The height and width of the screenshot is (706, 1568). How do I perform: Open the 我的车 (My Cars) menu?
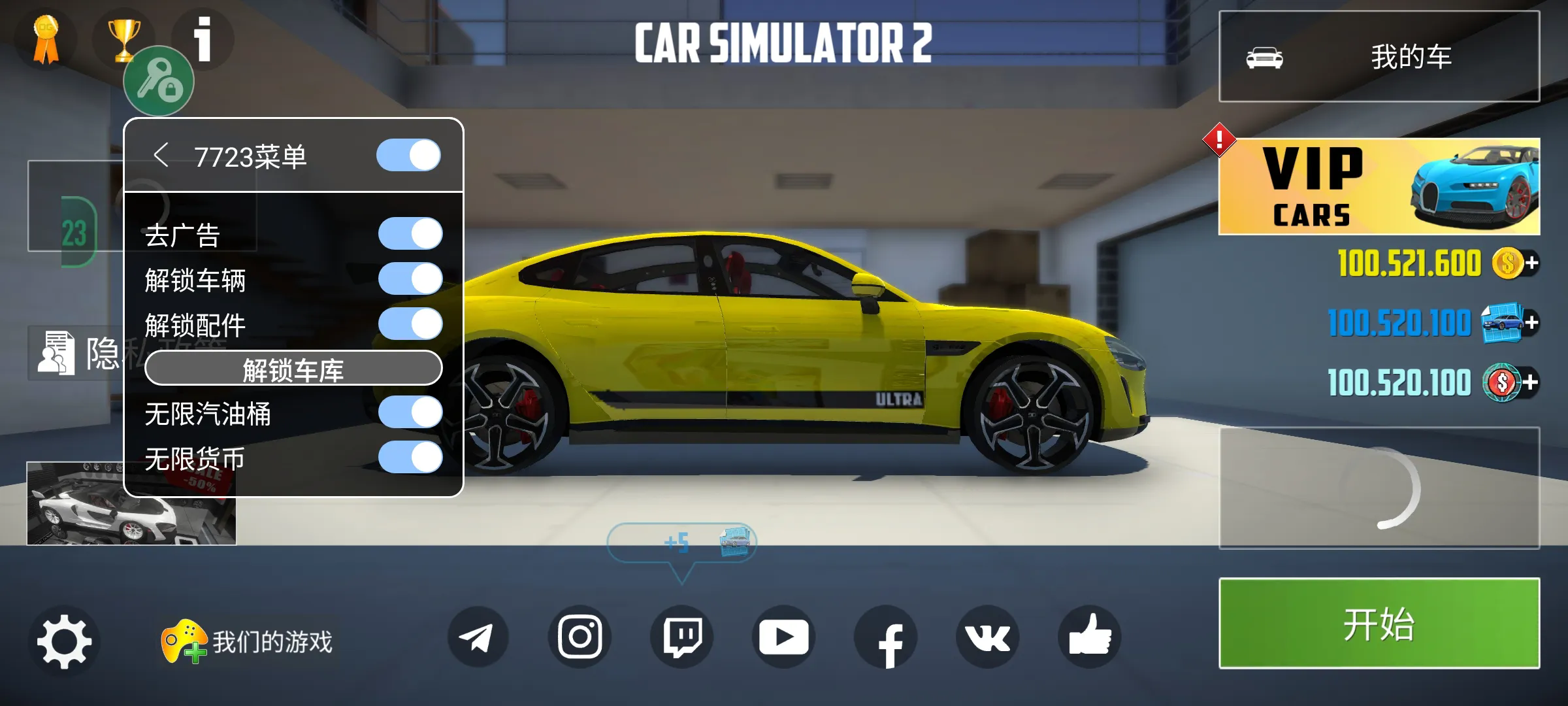tap(1379, 57)
